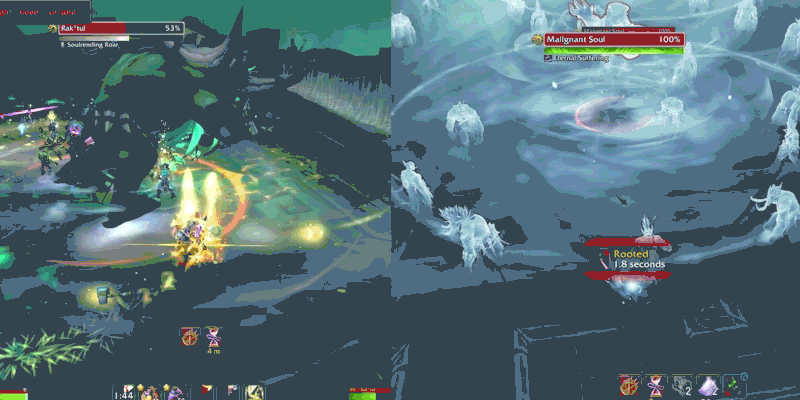Target the Rak'tul boss frame
The image size is (800, 400).
tap(120, 29)
